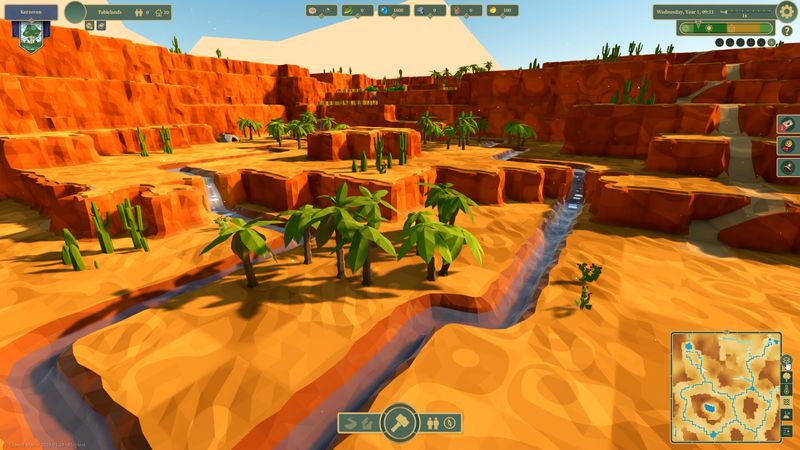Open the settings gear menu
800x450 pixels.
coord(787,11)
